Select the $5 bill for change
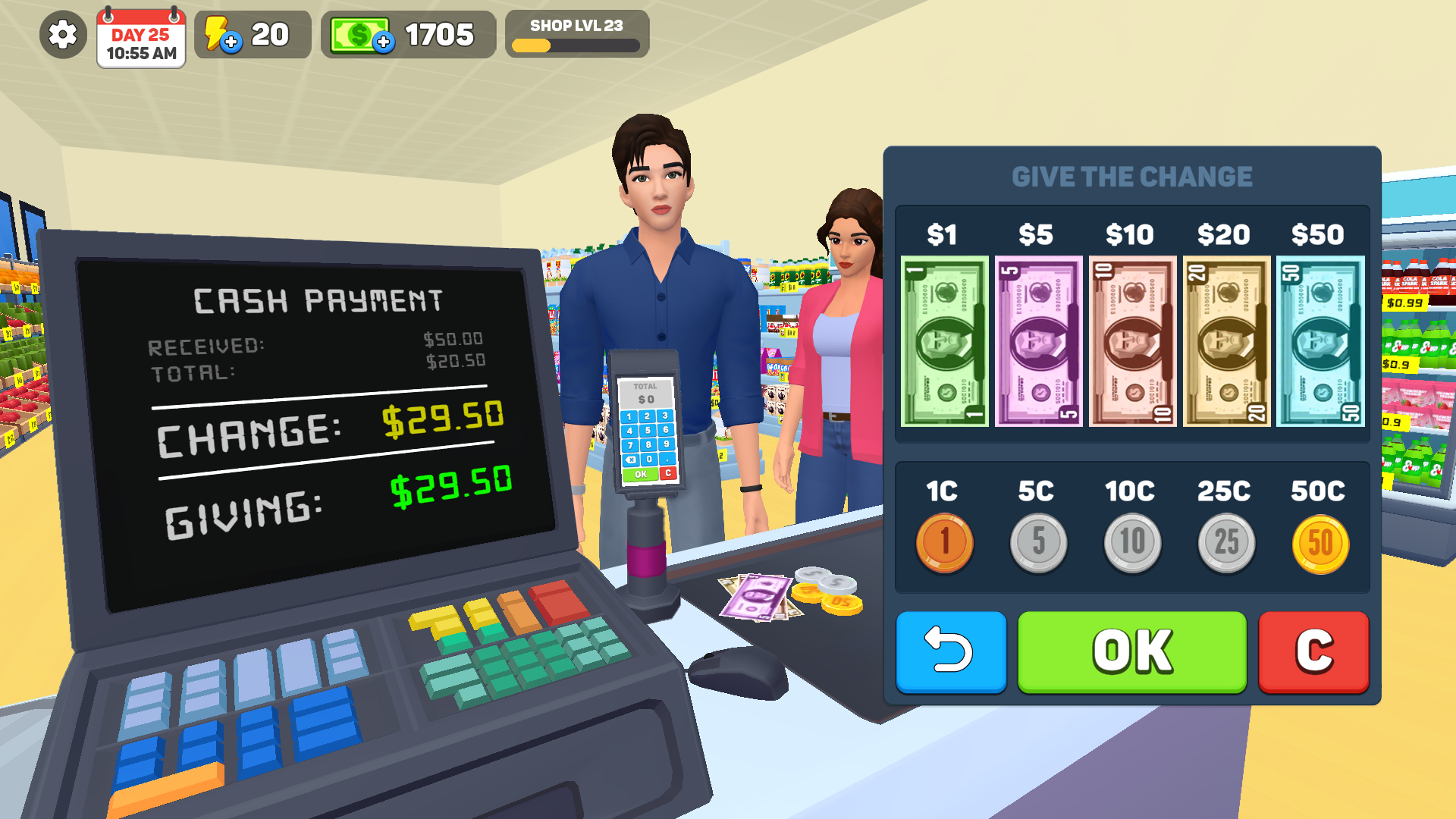1456x819 pixels. 1038,343
